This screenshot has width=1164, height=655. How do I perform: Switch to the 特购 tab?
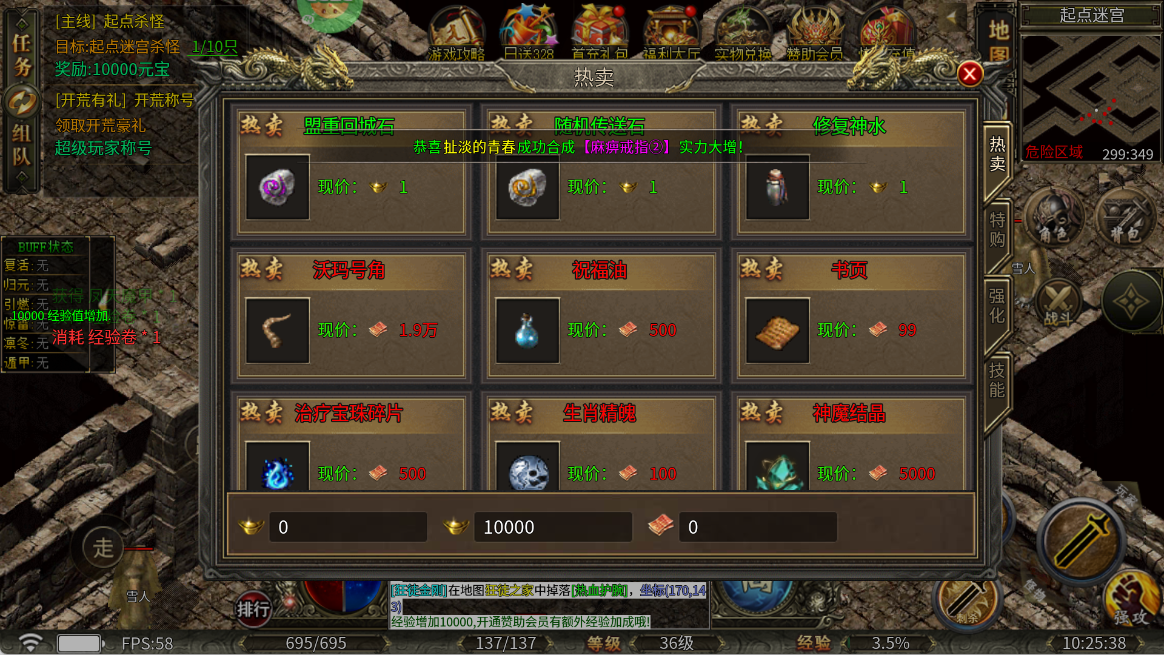click(997, 229)
